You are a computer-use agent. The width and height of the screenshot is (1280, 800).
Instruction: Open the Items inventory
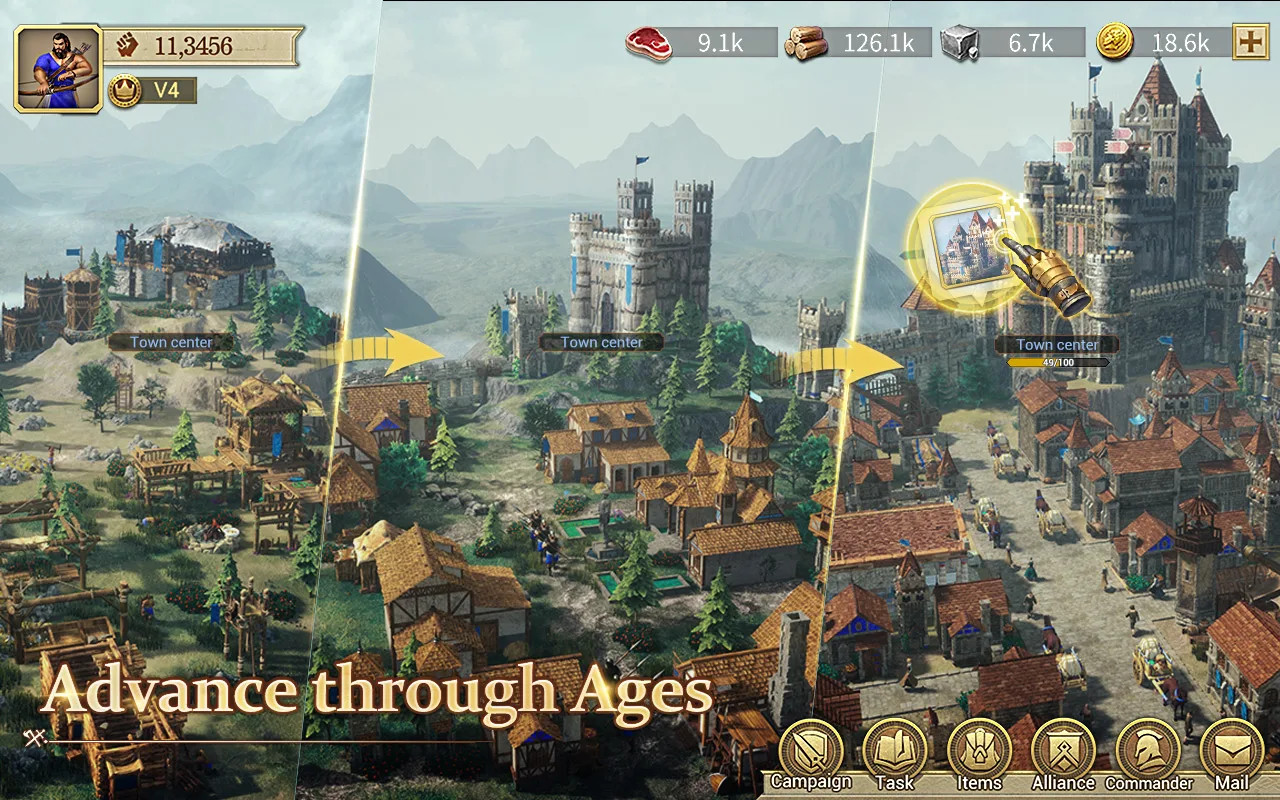coord(979,752)
